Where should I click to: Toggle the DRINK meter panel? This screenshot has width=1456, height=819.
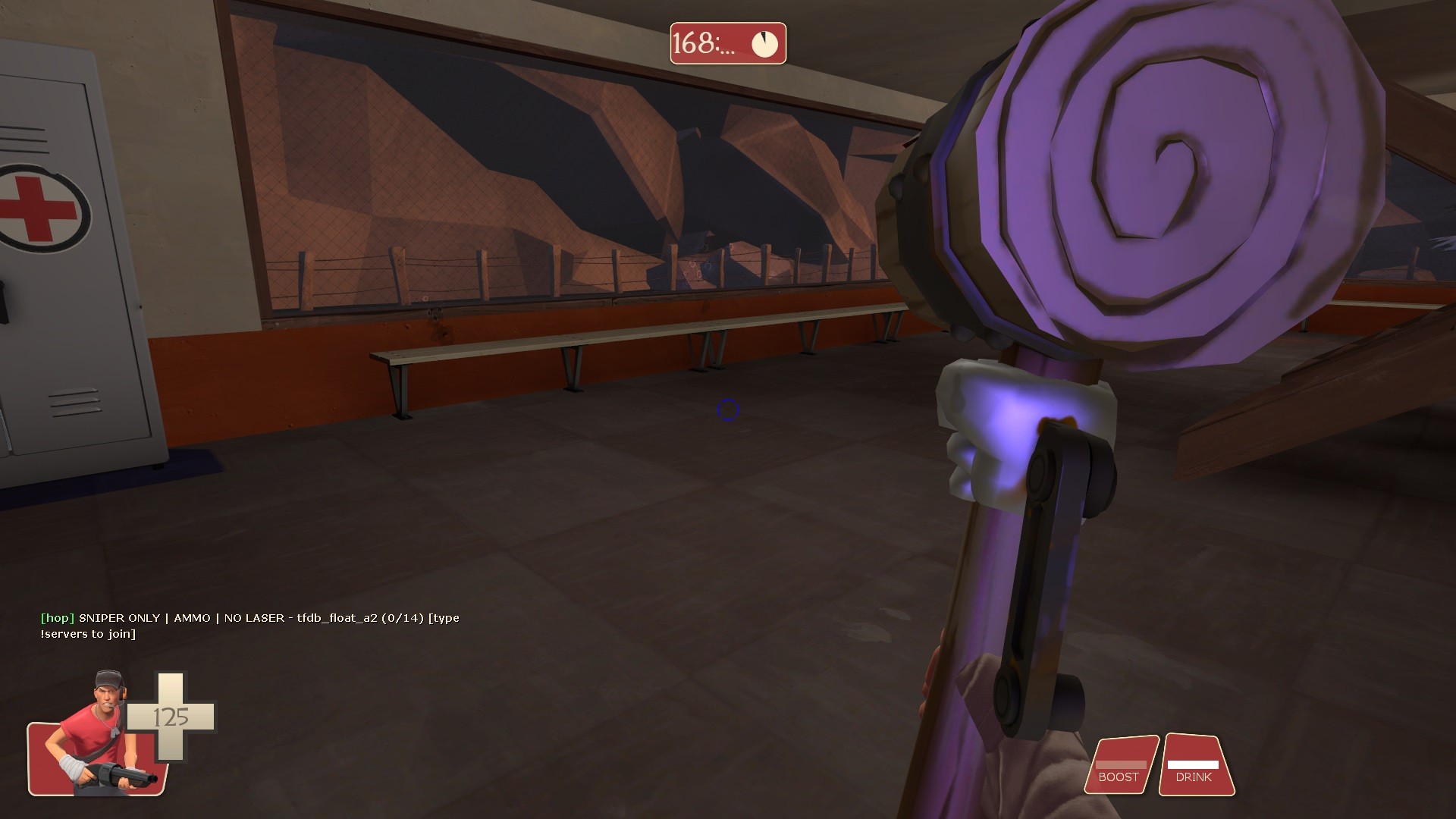(x=1195, y=772)
